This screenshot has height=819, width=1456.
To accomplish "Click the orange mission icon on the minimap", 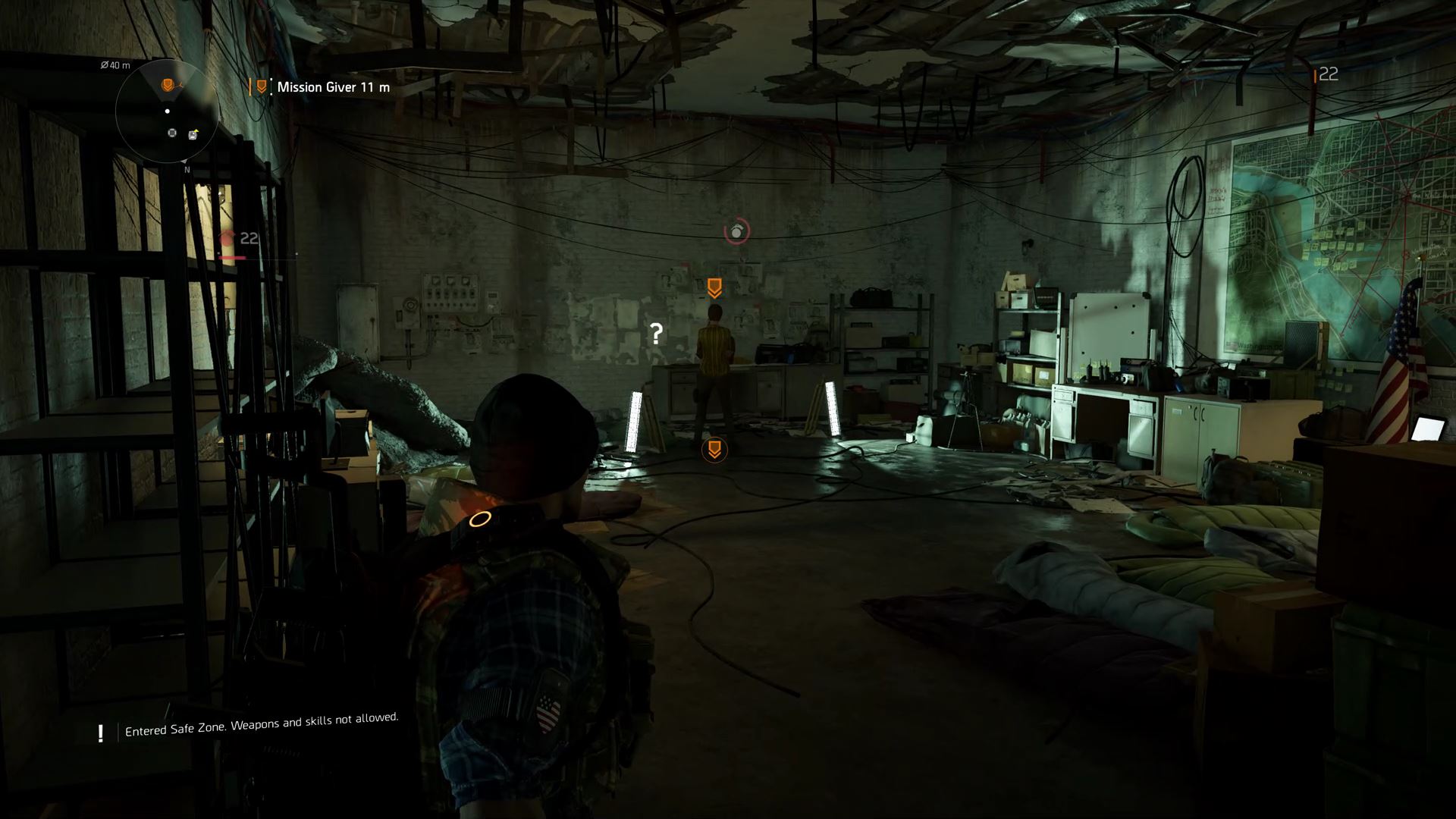I will coord(168,84).
